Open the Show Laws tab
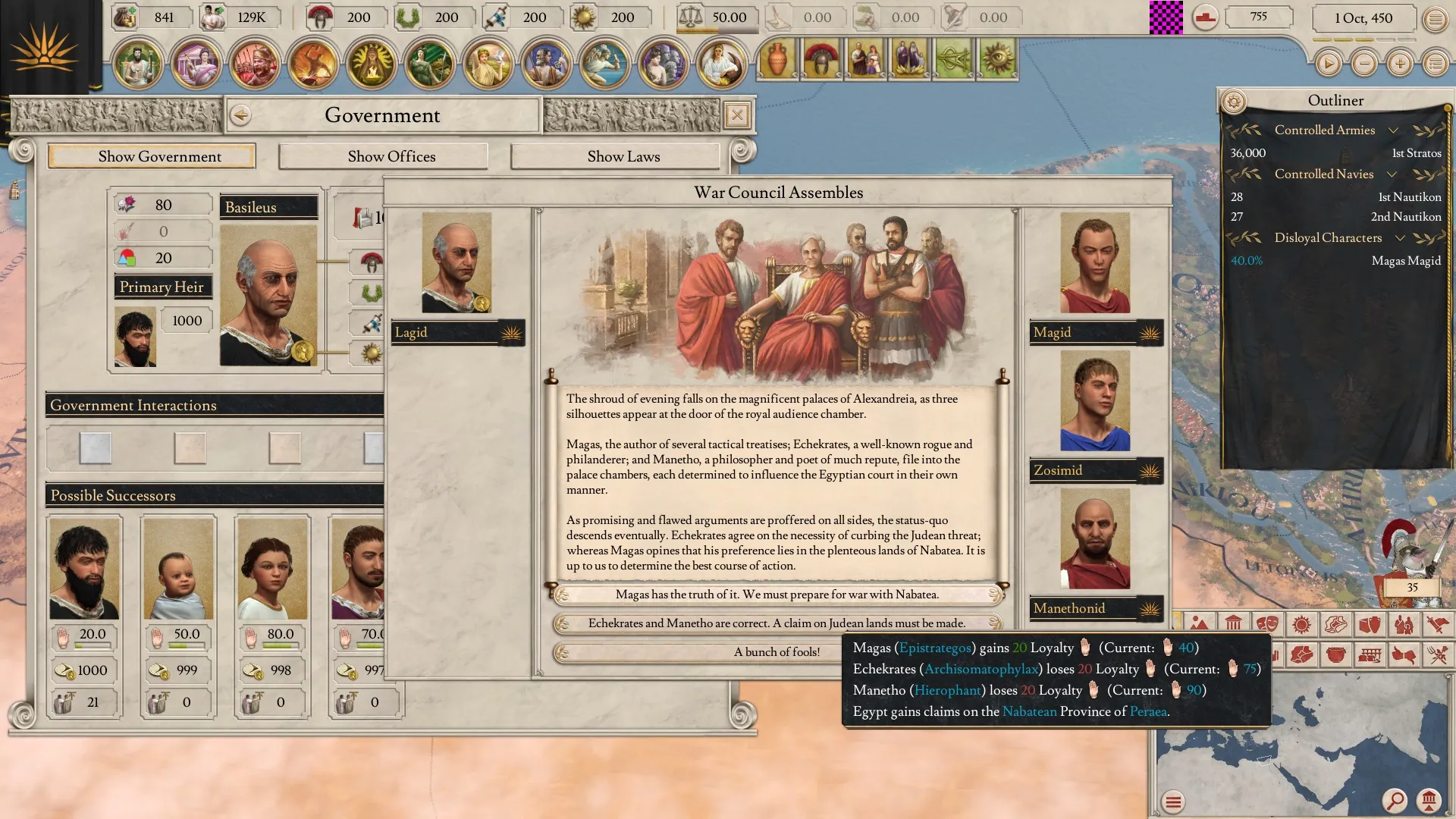Image resolution: width=1456 pixels, height=819 pixels. tap(623, 156)
